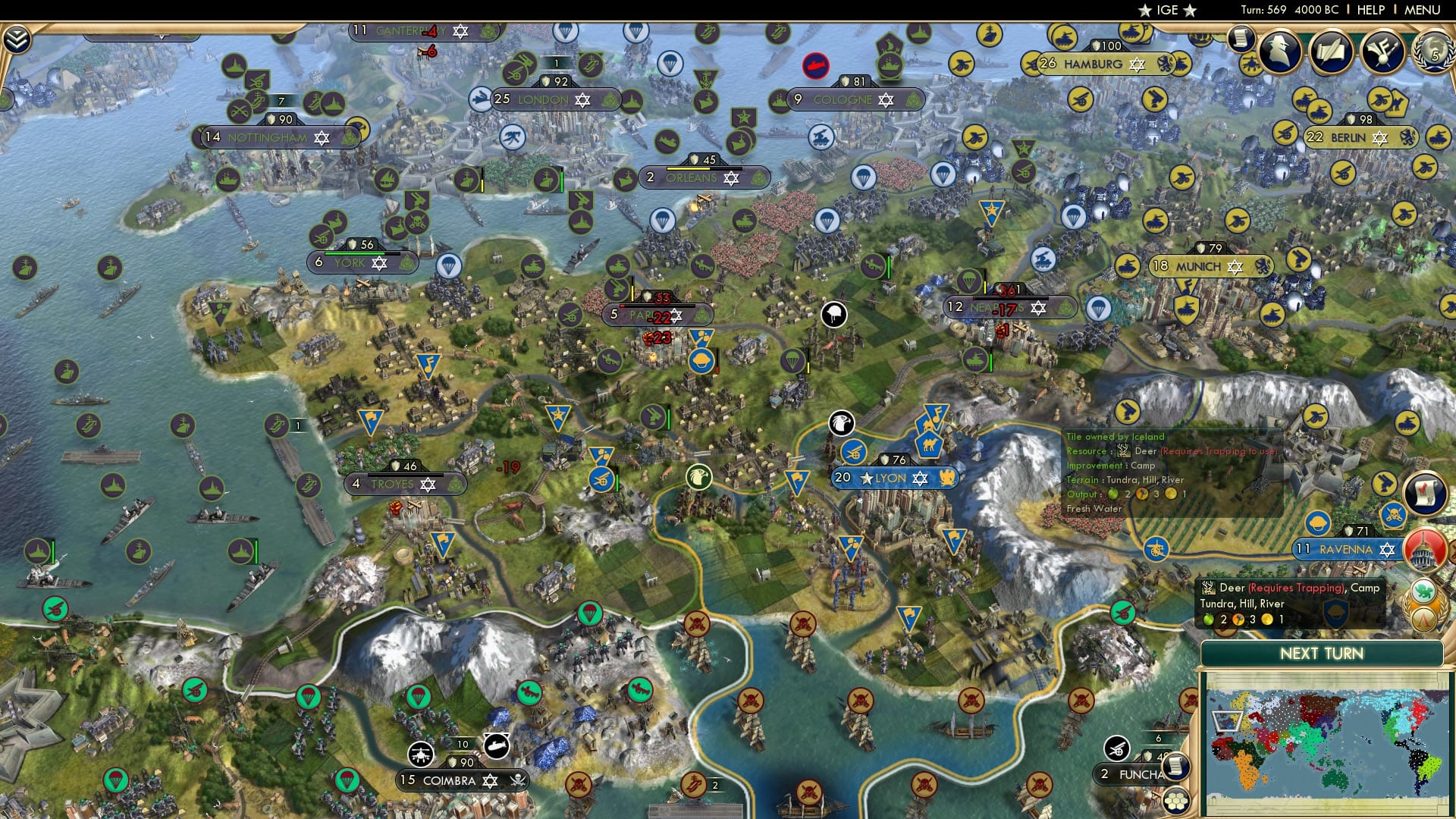1456x819 pixels.
Task: Select the yellow fighter jet unit icon near Hamburg
Action: 1251,63
